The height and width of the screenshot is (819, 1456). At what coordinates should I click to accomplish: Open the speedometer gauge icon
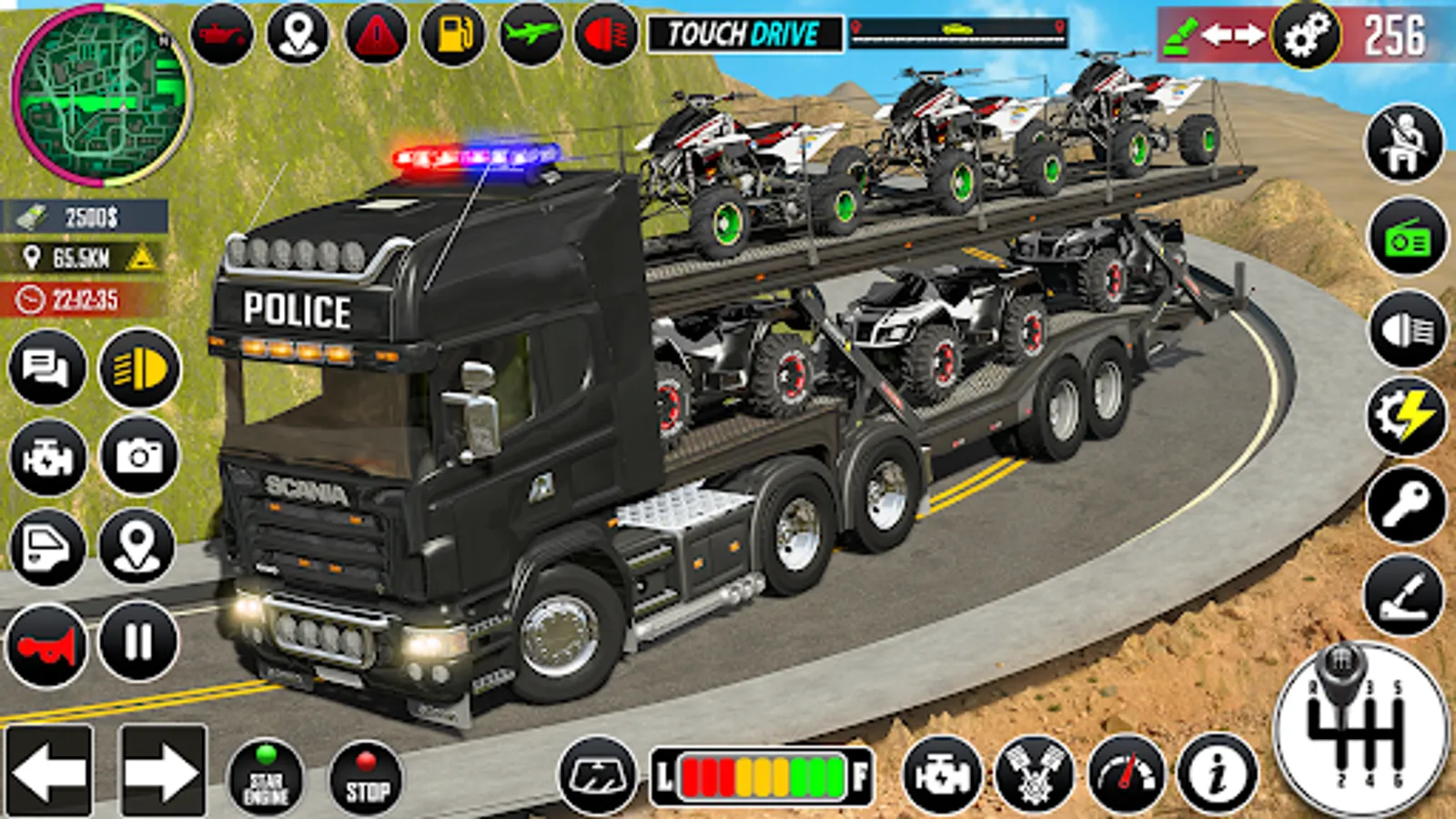(1126, 775)
